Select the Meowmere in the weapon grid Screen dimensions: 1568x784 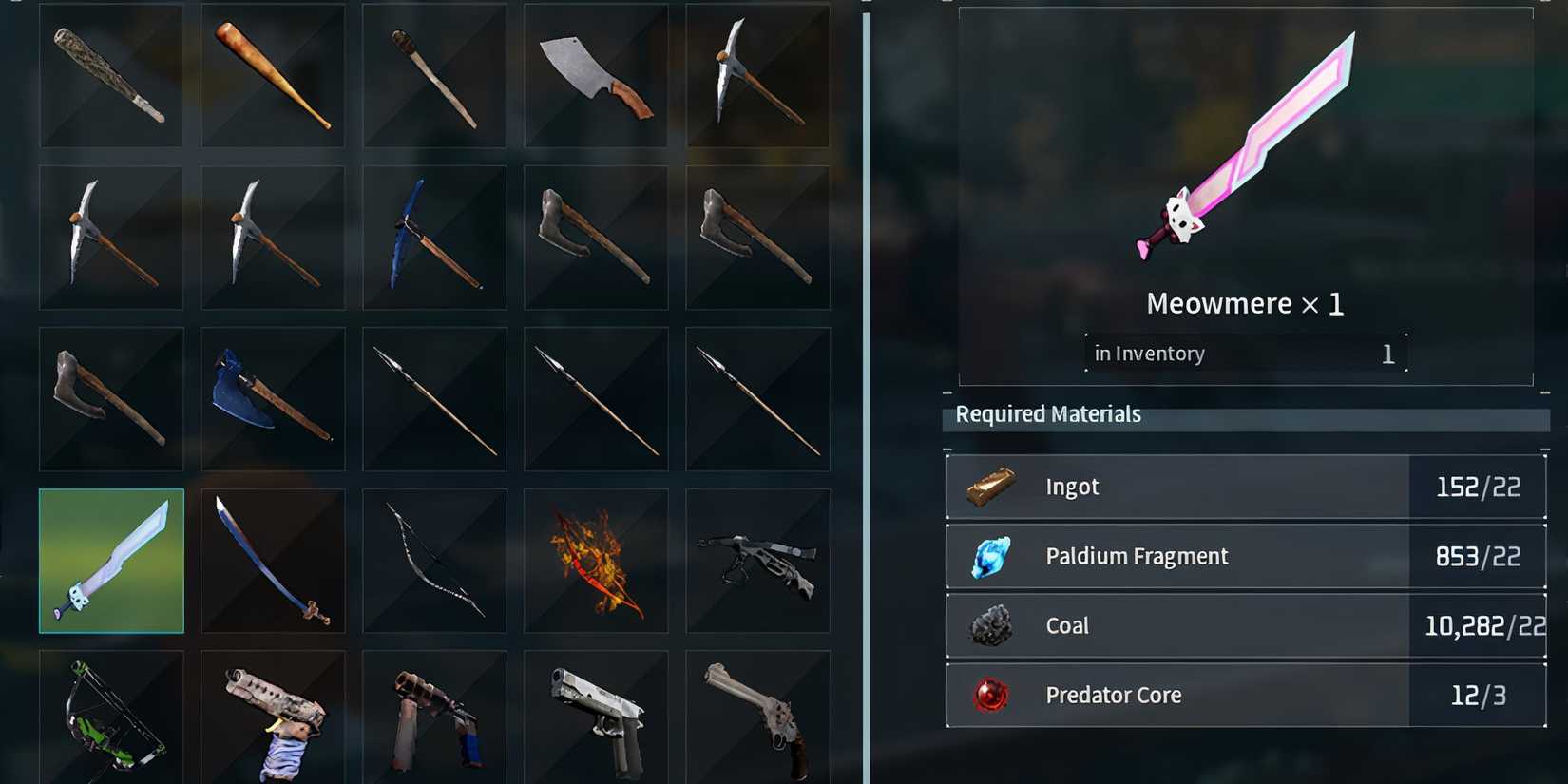click(x=111, y=562)
